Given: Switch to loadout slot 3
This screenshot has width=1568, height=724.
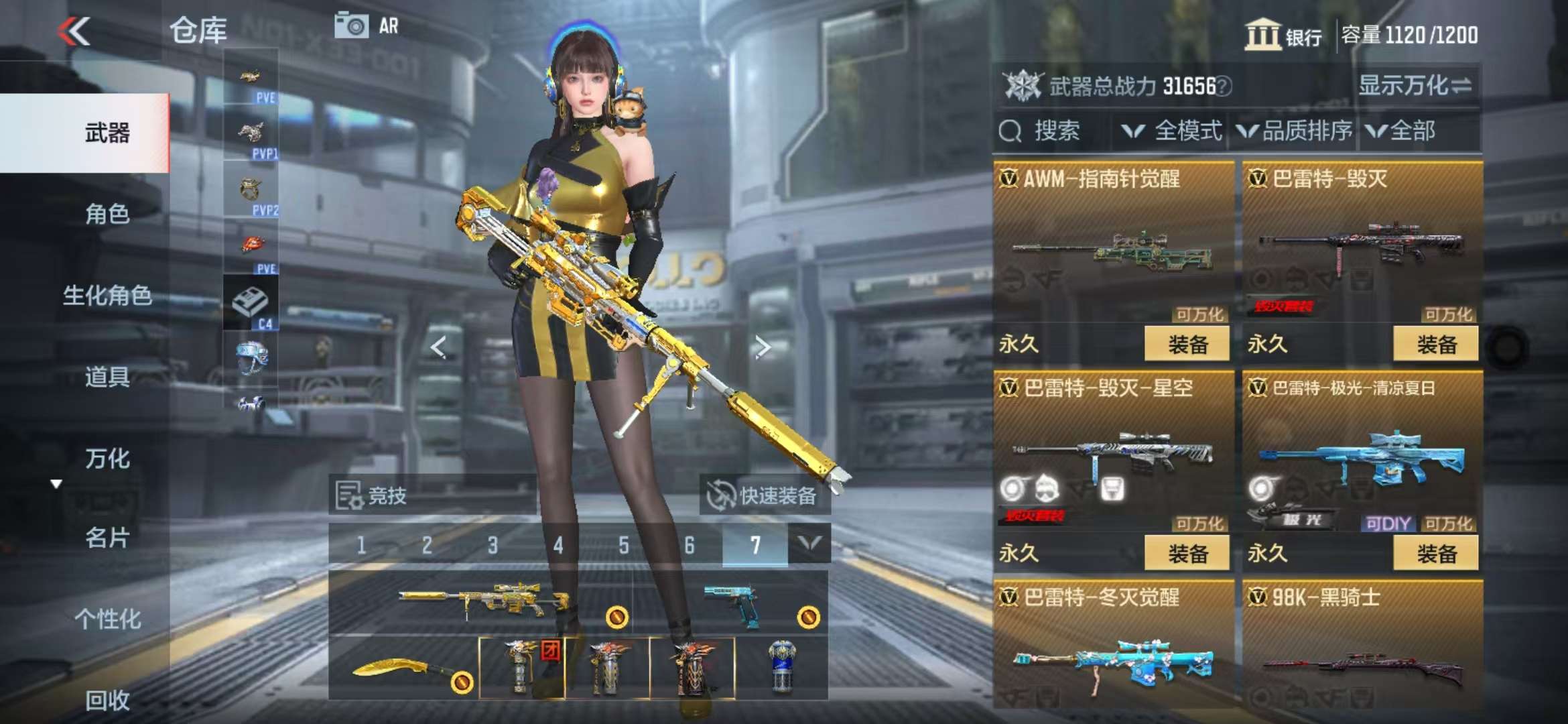Looking at the screenshot, I should (493, 546).
